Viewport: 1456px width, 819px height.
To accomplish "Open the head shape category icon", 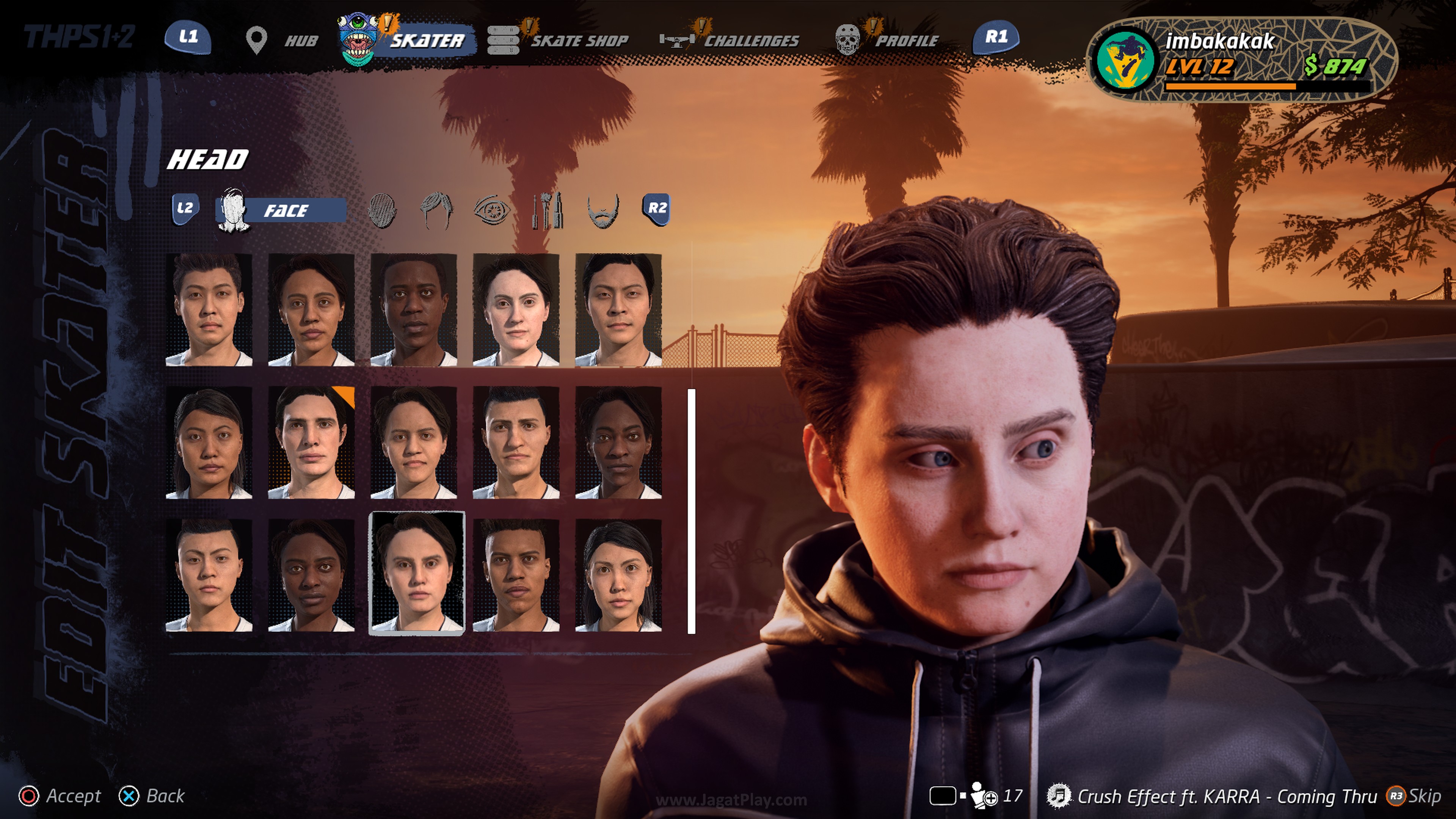I will coord(382,210).
